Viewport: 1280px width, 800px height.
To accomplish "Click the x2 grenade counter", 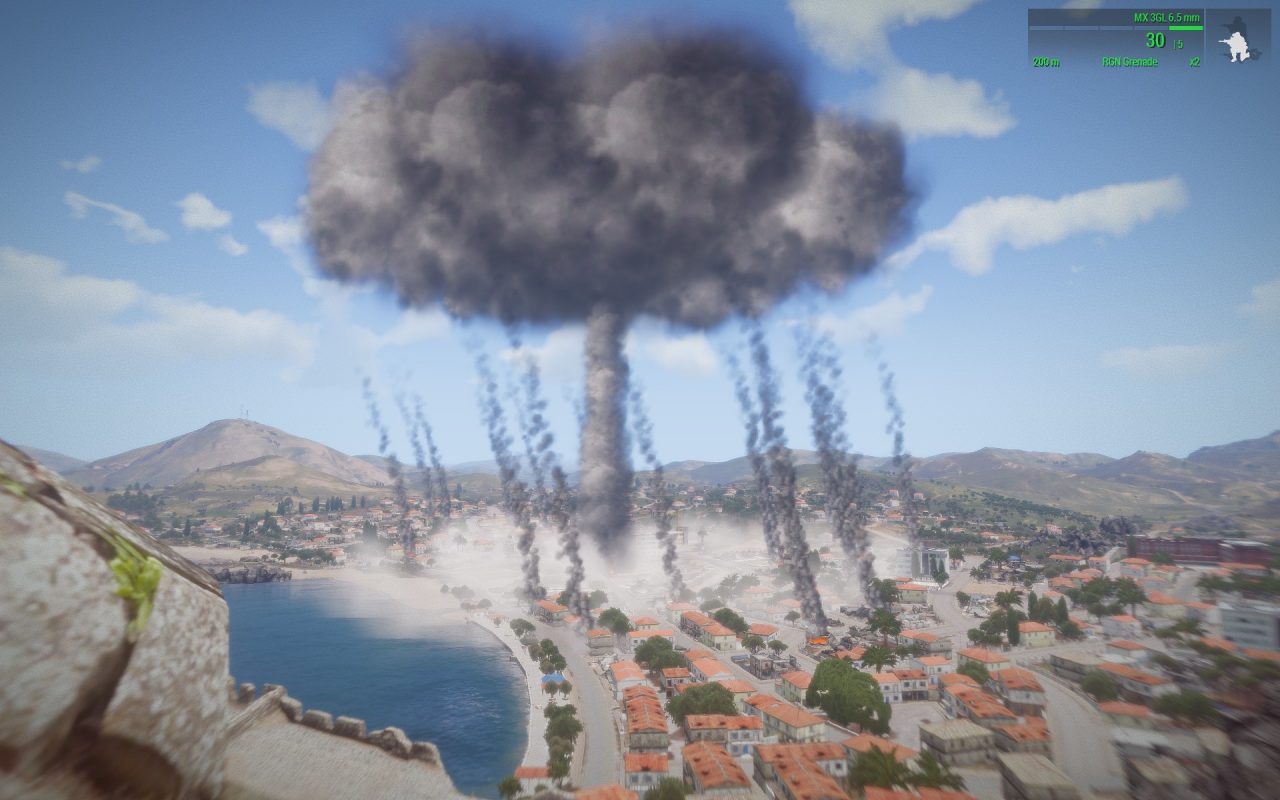I will 1196,61.
